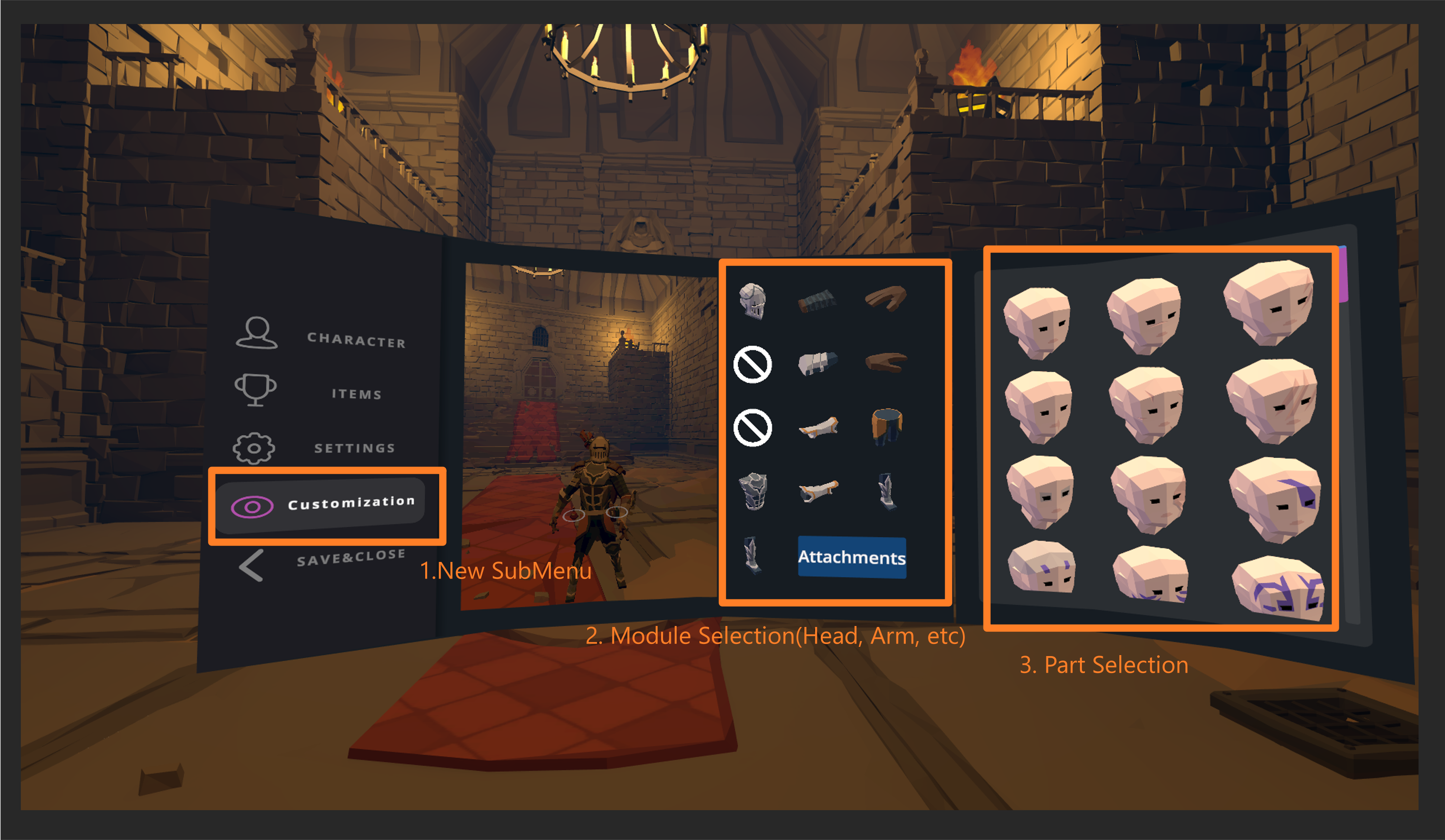
Task: Select the orange-trimmed forearm bracer module
Action: 819,492
